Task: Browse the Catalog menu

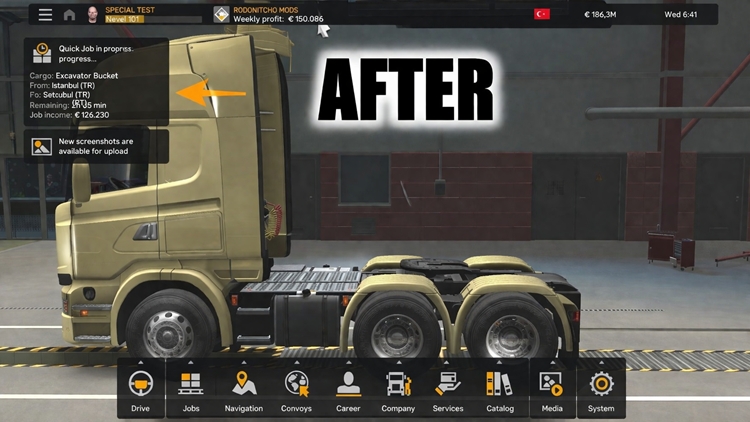Action: tap(499, 388)
